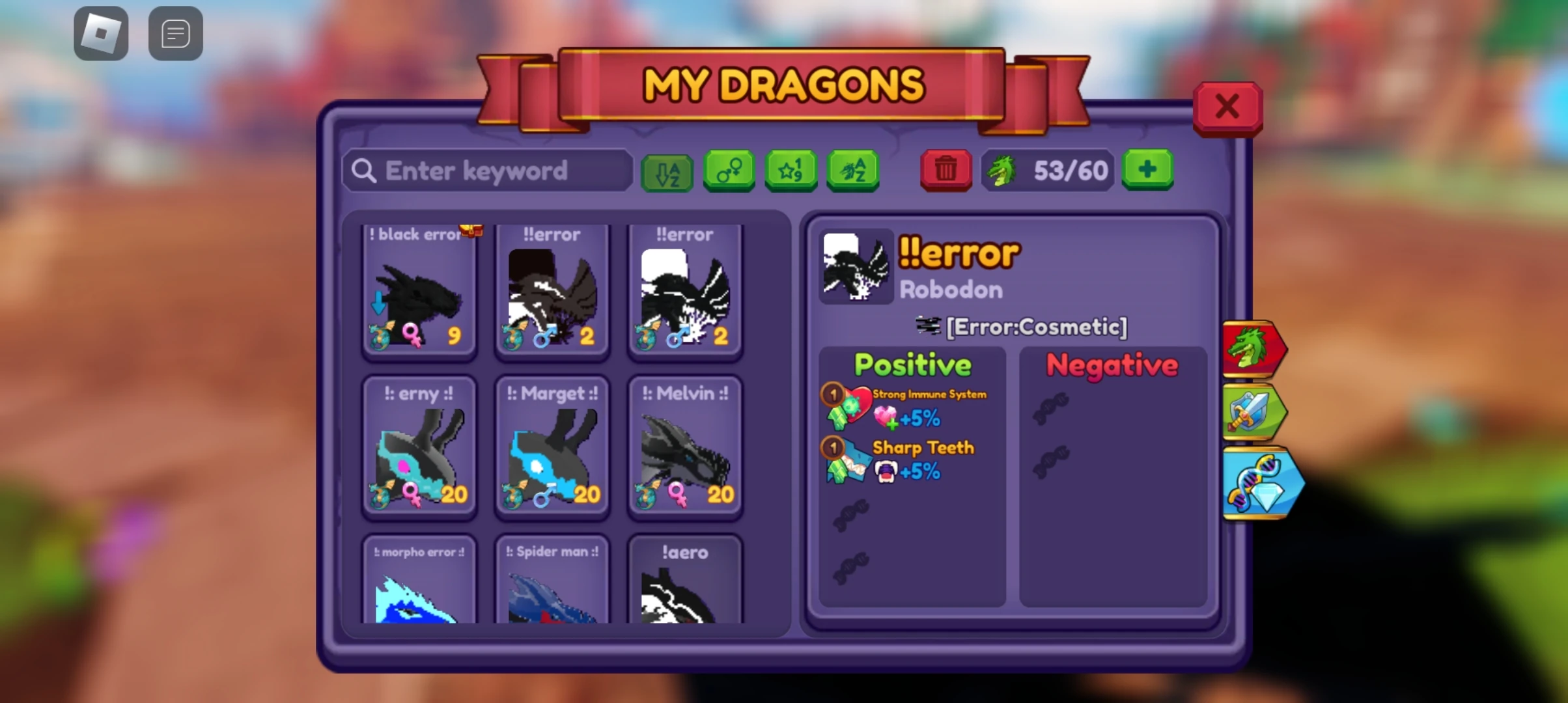Open the Roblox menu
Image resolution: width=1568 pixels, height=703 pixels.
pos(101,33)
